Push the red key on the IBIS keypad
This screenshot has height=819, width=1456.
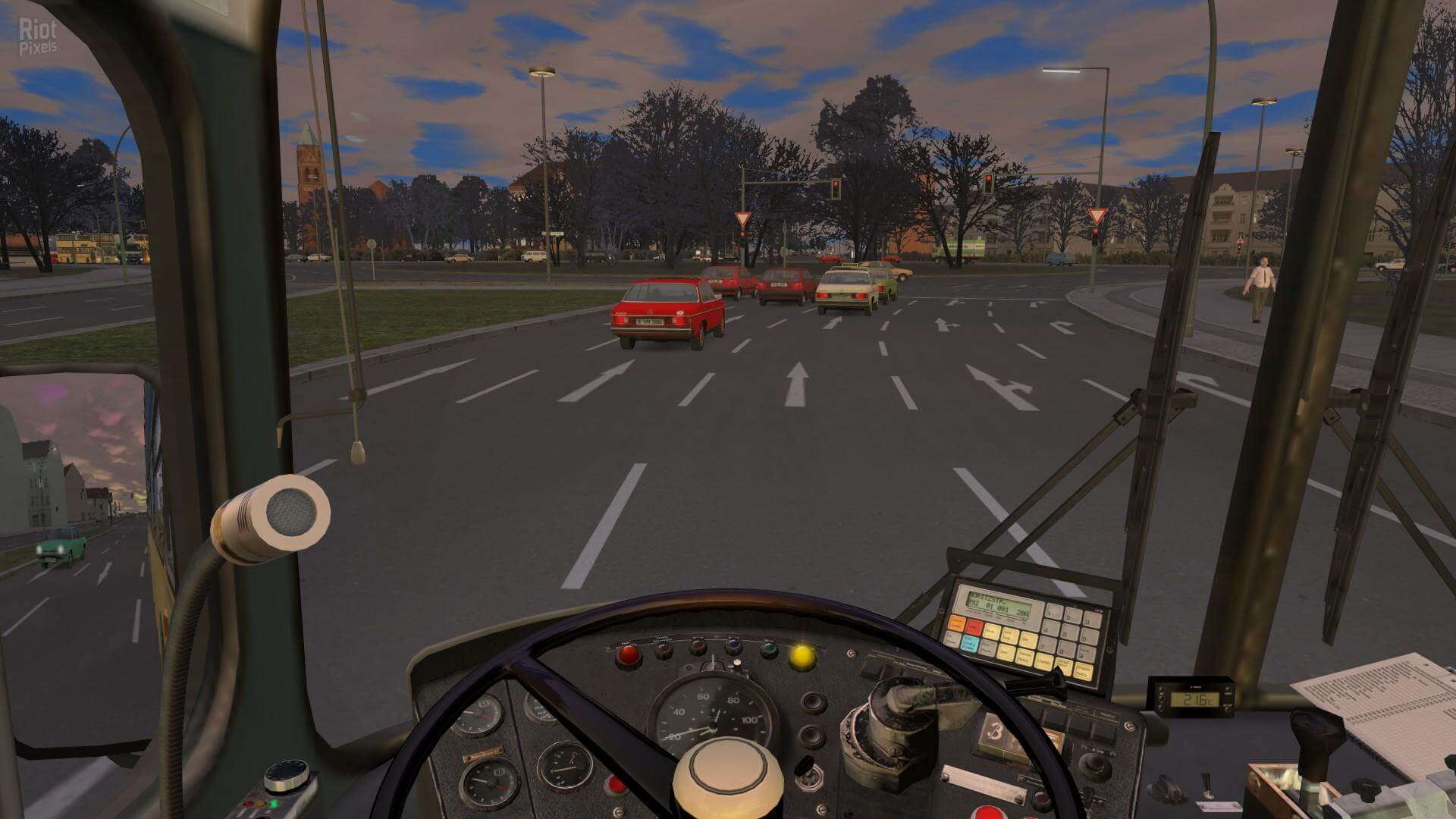974,629
